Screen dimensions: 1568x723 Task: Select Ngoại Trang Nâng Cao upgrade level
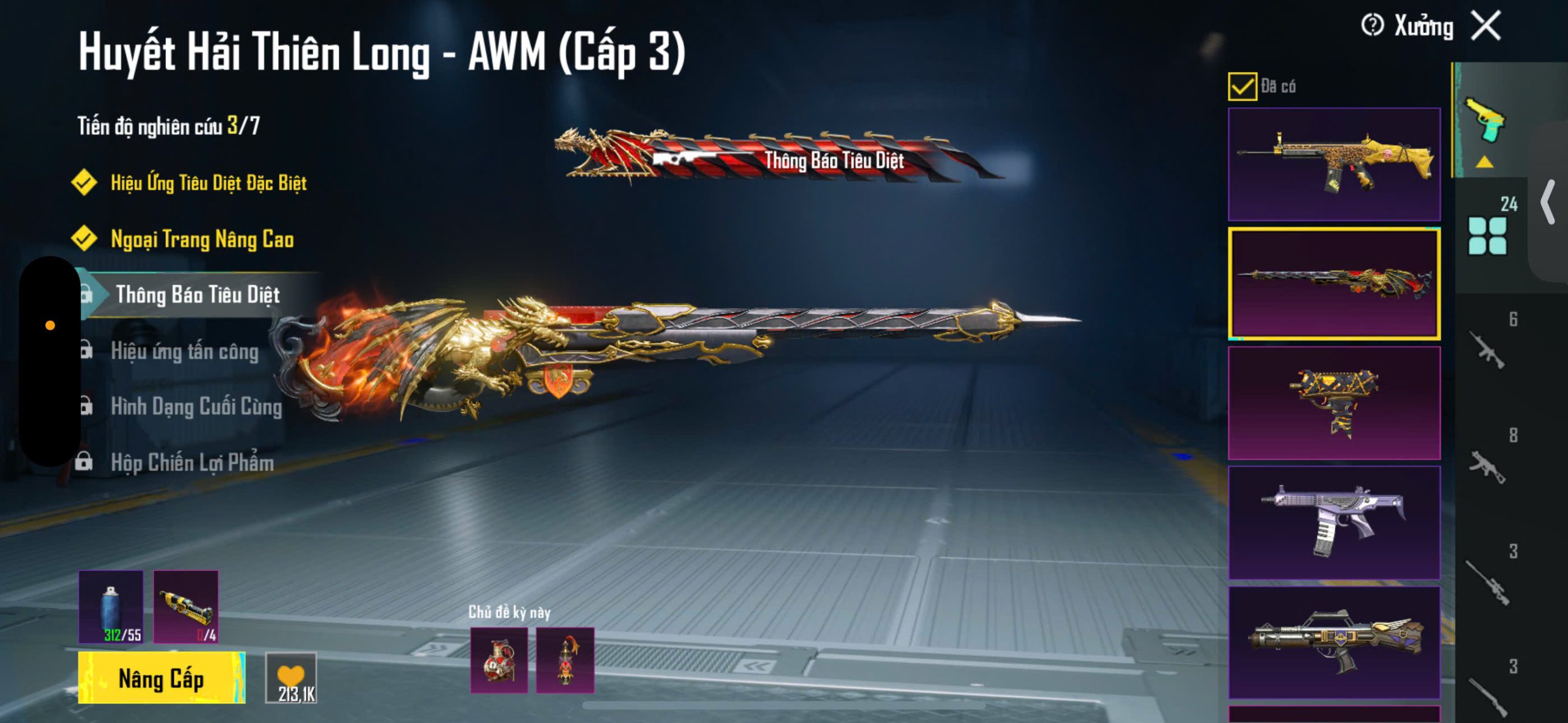point(202,239)
